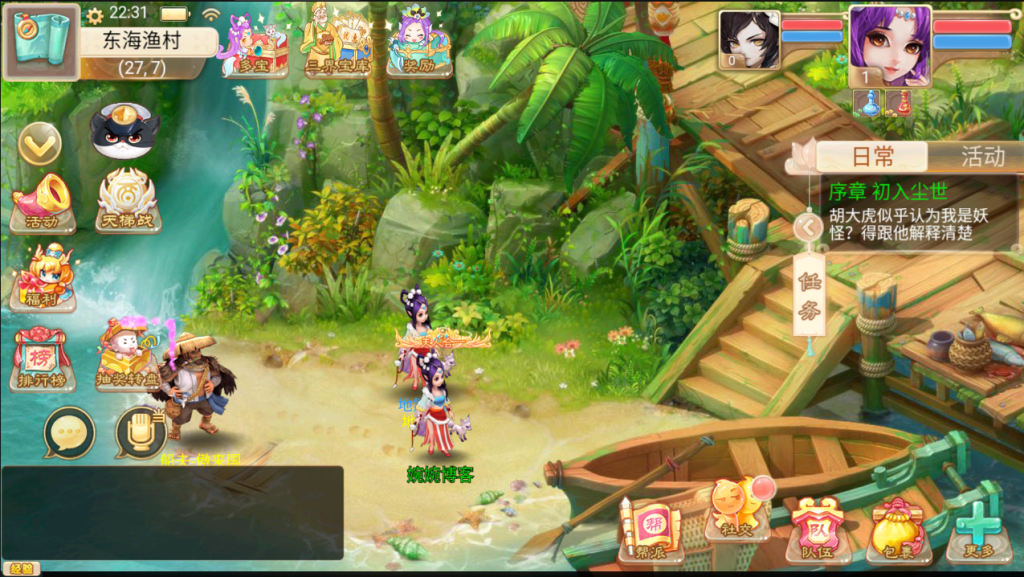Open the map of 东海渔村

[41, 42]
